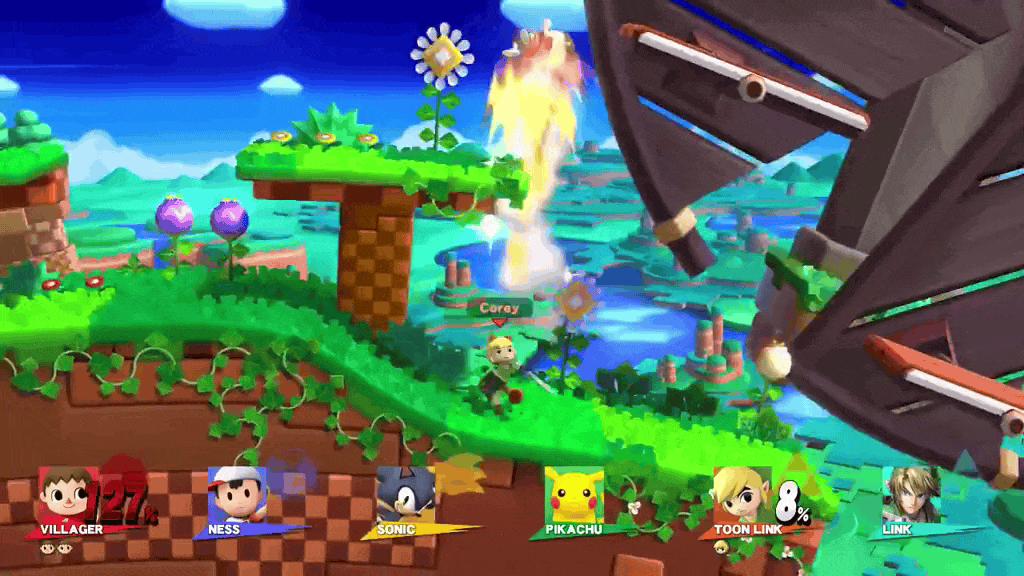Select the Villager fighter portrait
Image resolution: width=1024 pixels, height=576 pixels.
(67, 494)
